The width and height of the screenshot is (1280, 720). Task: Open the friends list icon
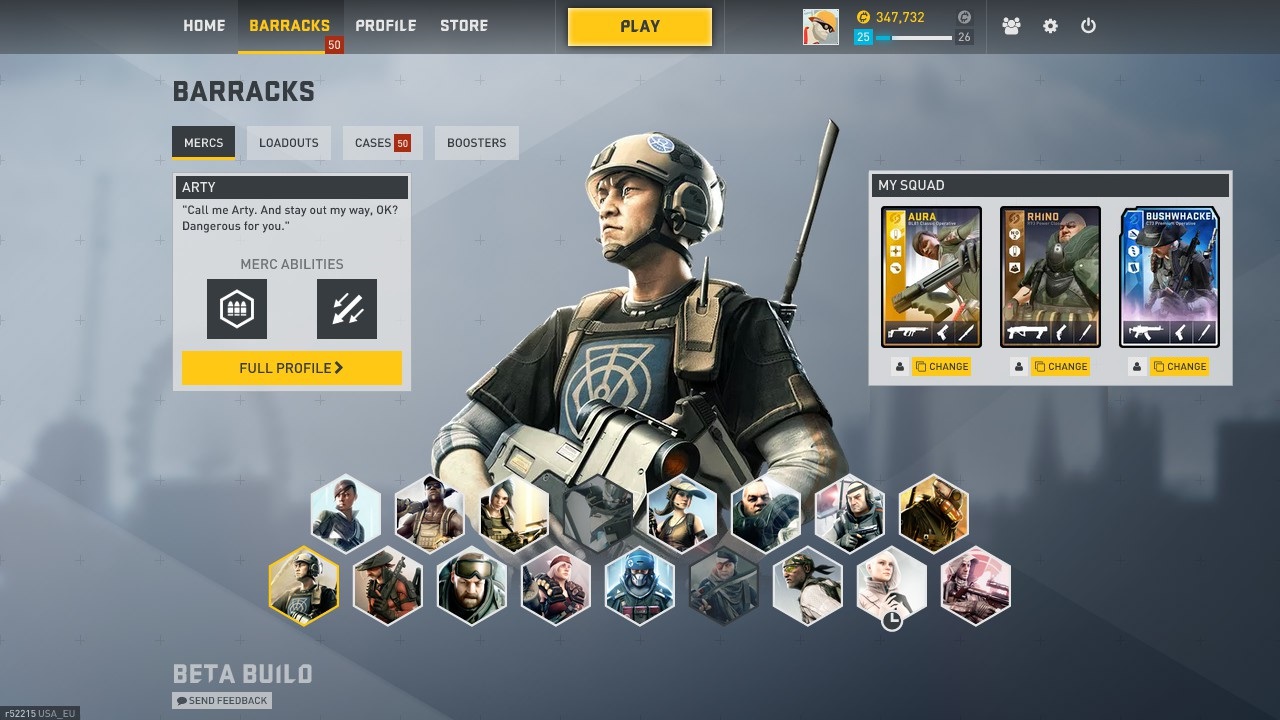pyautogui.click(x=1011, y=27)
